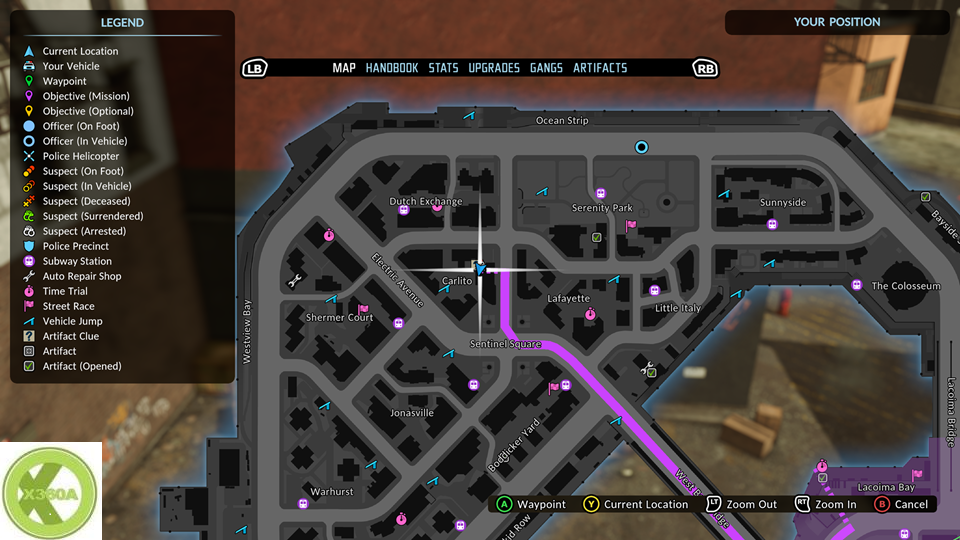This screenshot has height=540, width=960.
Task: Select the Upgrades tab
Action: click(494, 68)
